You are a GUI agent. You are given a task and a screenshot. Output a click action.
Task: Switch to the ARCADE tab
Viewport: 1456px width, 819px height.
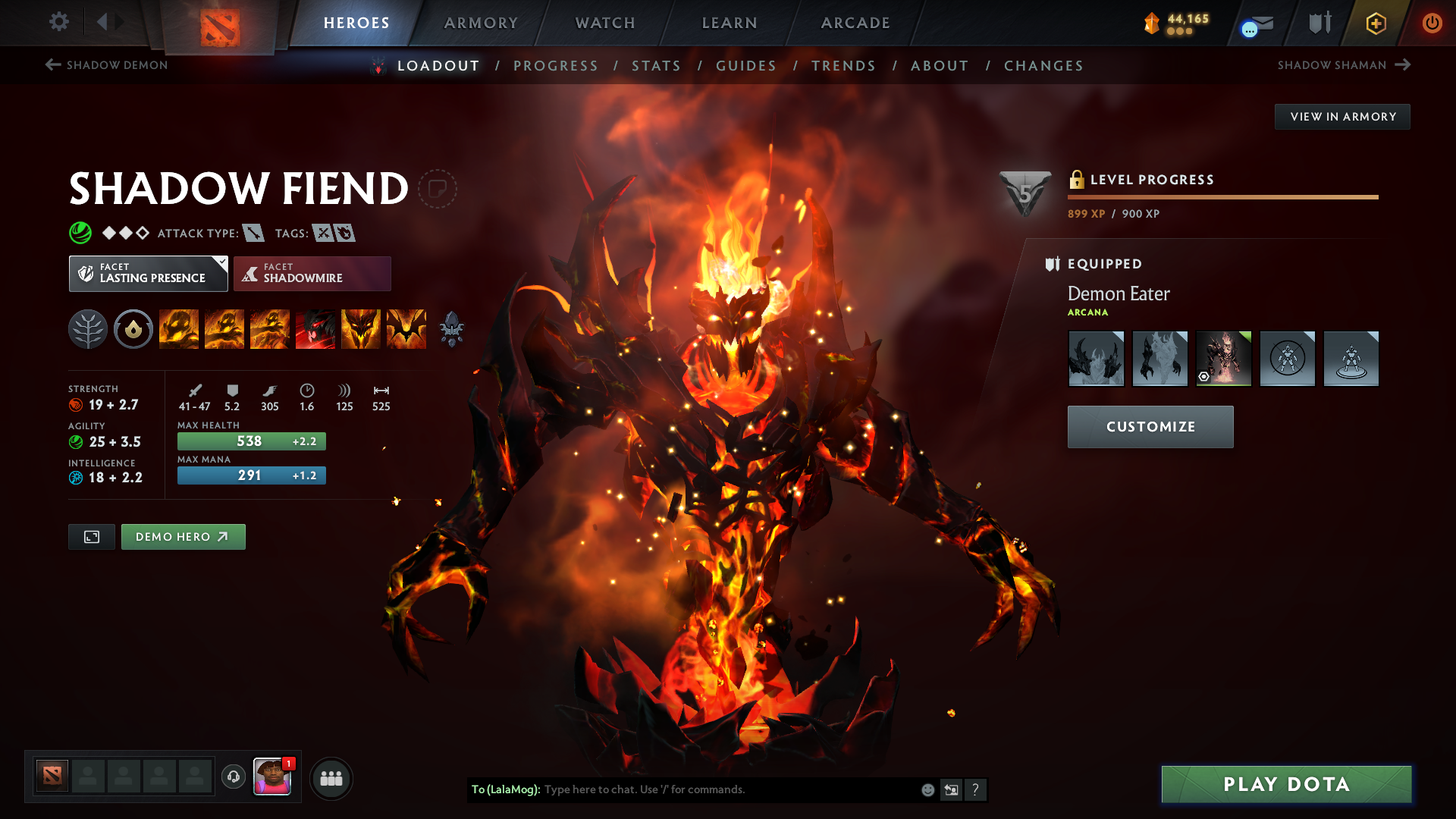click(x=855, y=23)
